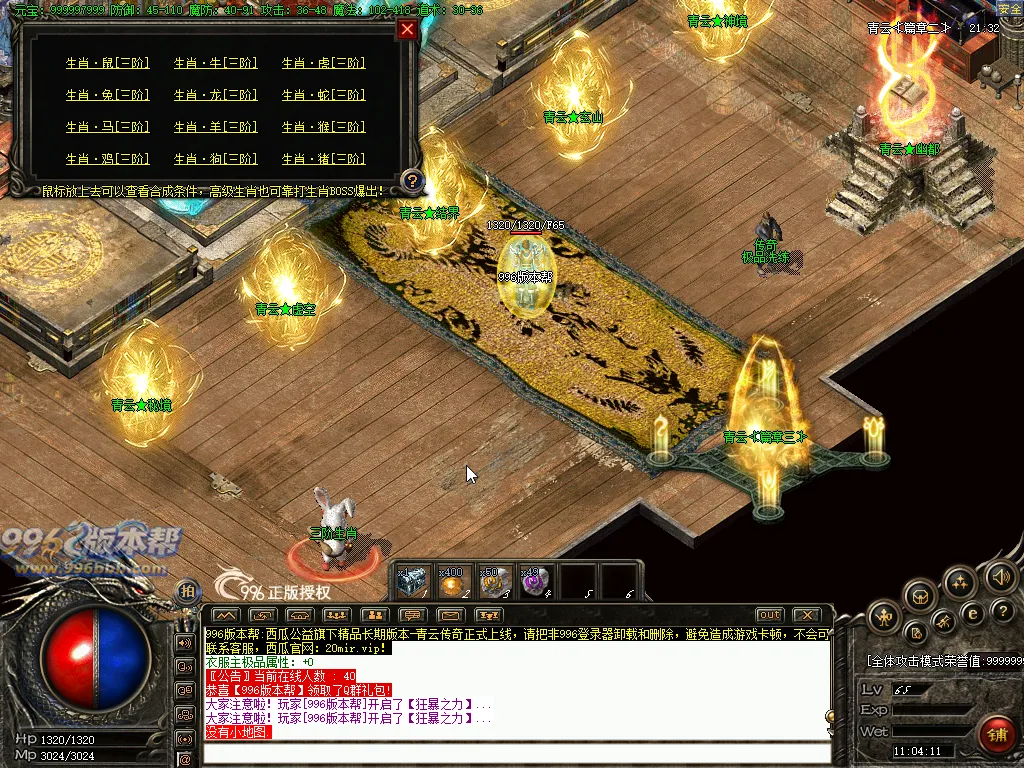
Task: Open the bag inventory round button
Action: point(919,597)
